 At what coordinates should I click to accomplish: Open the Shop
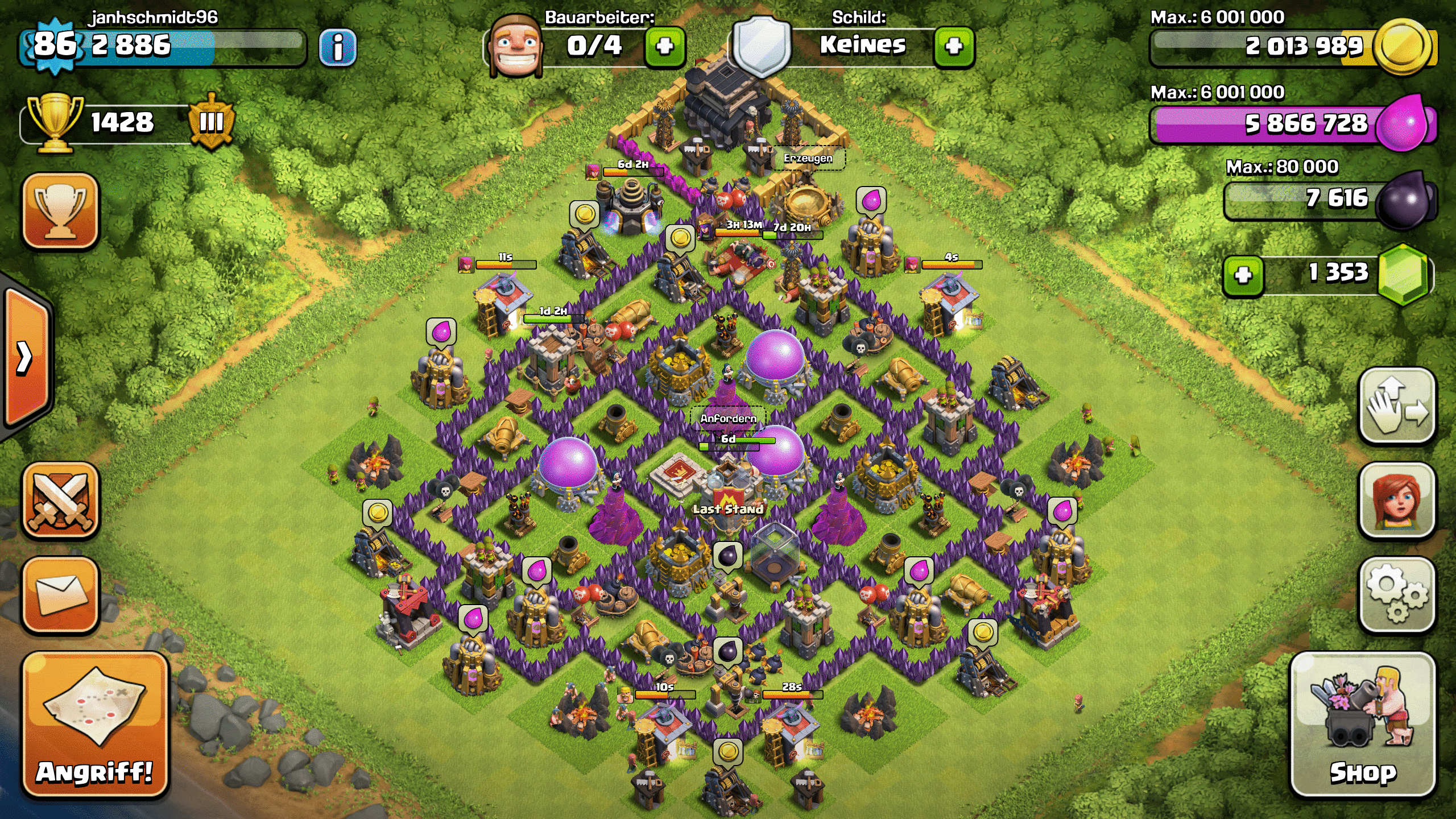(x=1363, y=725)
